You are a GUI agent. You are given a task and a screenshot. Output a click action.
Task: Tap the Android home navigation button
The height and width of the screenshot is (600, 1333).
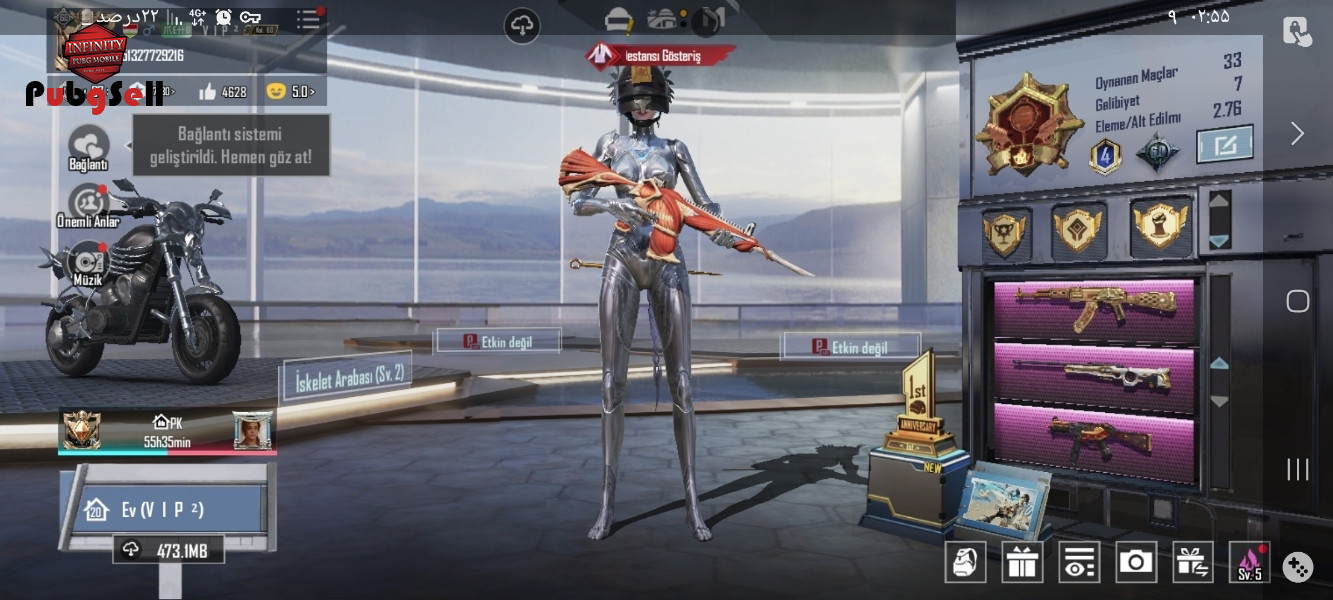[1297, 301]
